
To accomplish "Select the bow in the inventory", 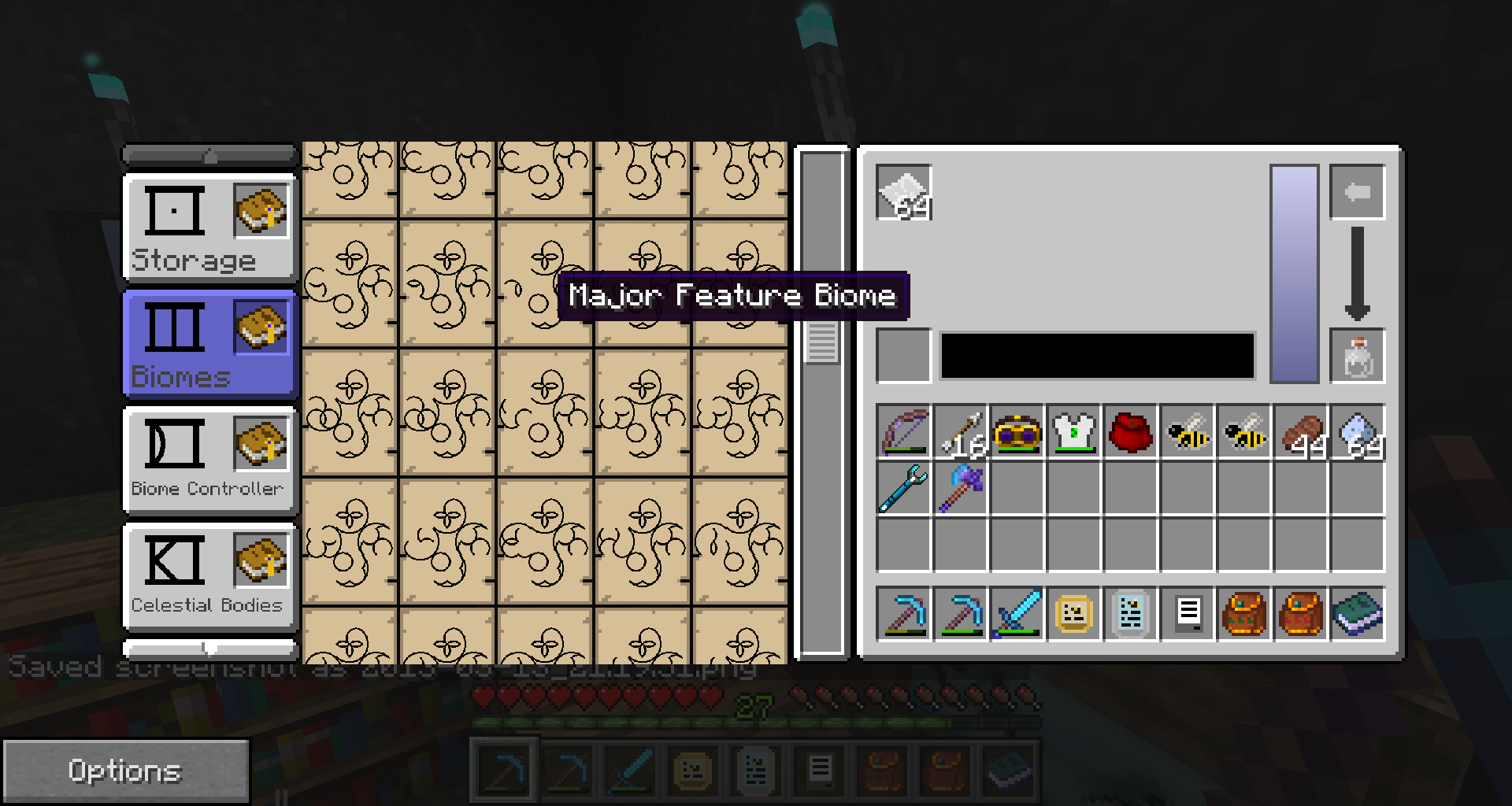I will [904, 432].
